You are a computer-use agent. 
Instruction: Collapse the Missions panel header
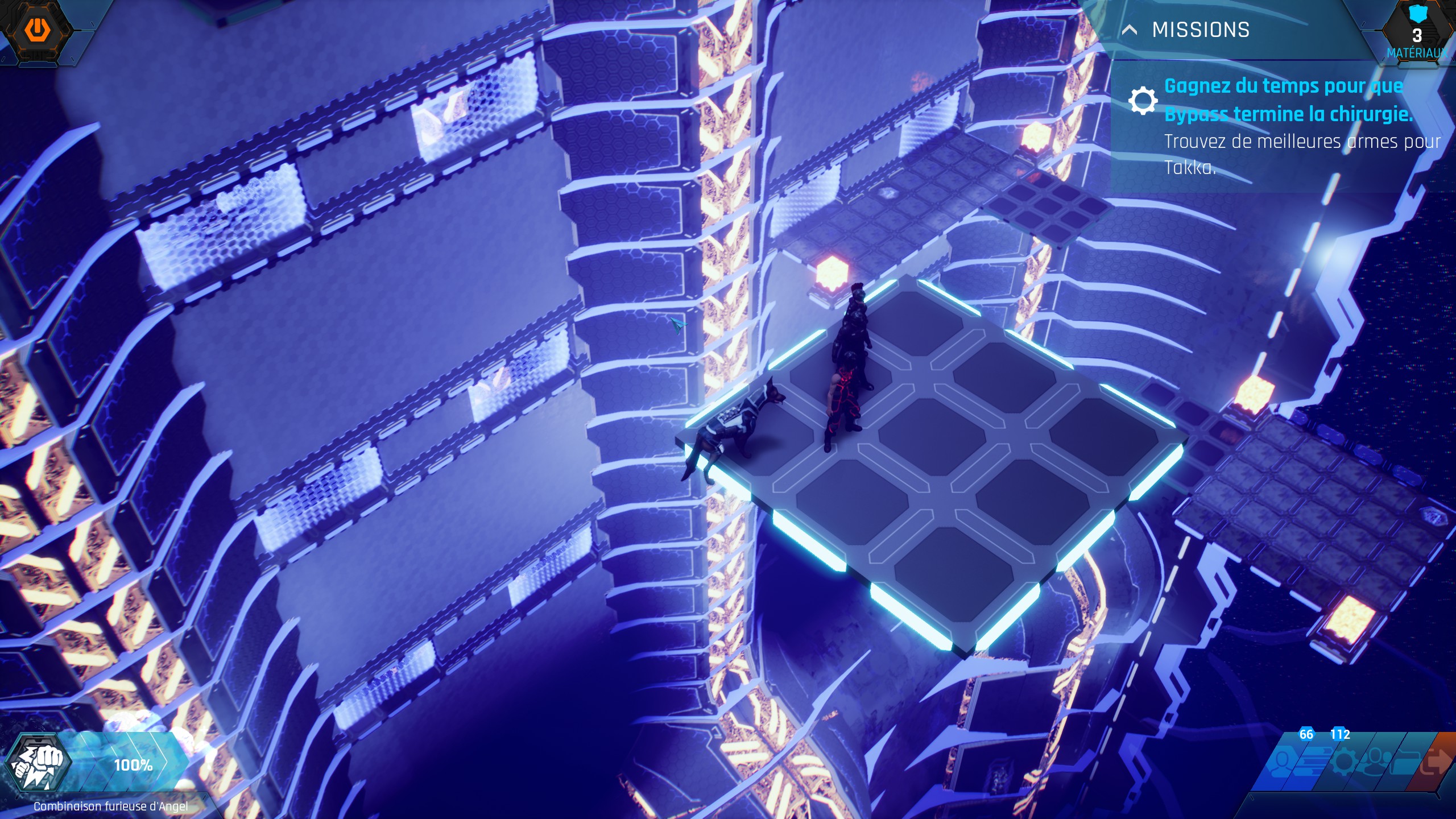tap(1130, 30)
